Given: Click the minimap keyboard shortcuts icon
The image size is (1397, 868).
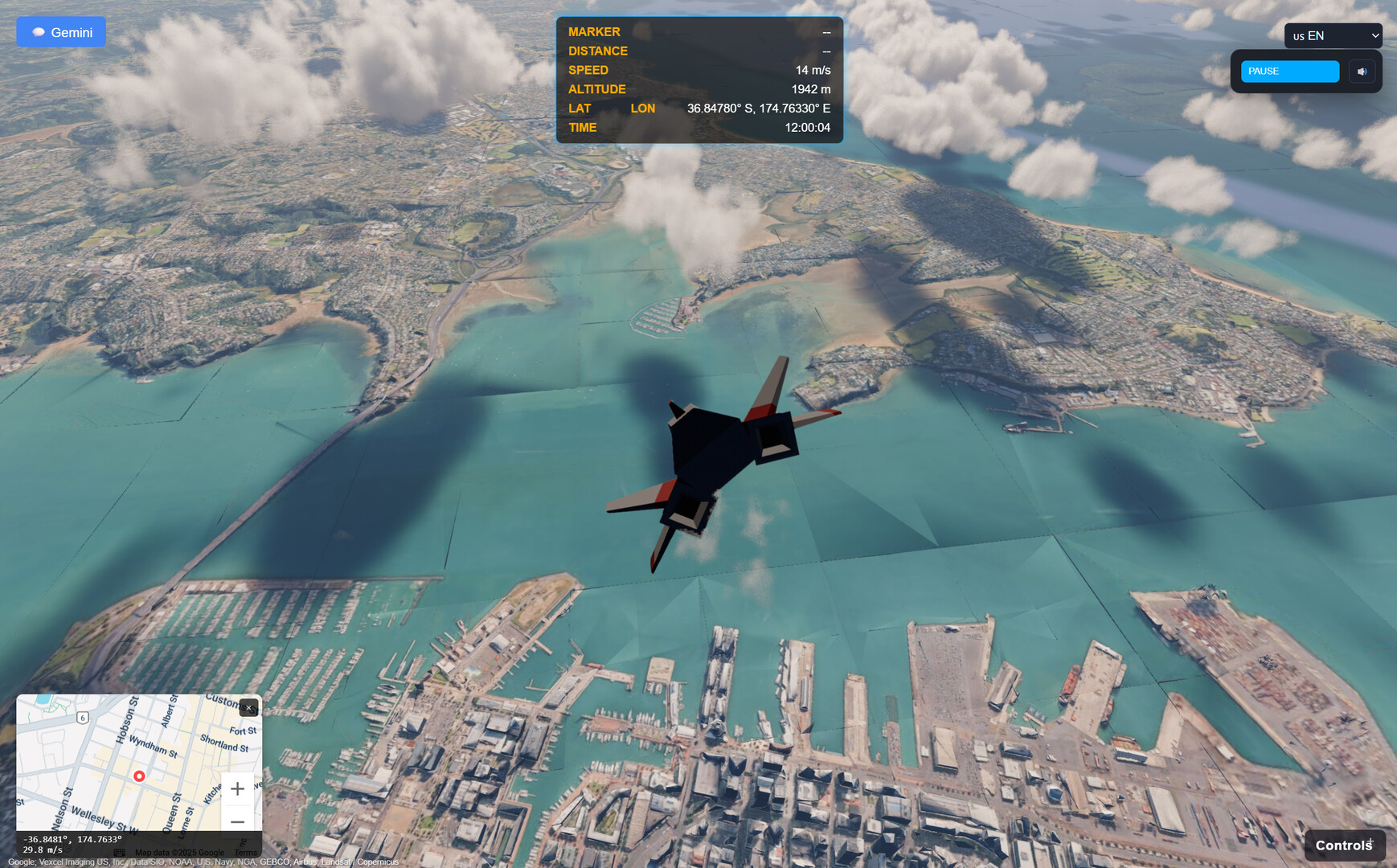Looking at the screenshot, I should tap(120, 853).
